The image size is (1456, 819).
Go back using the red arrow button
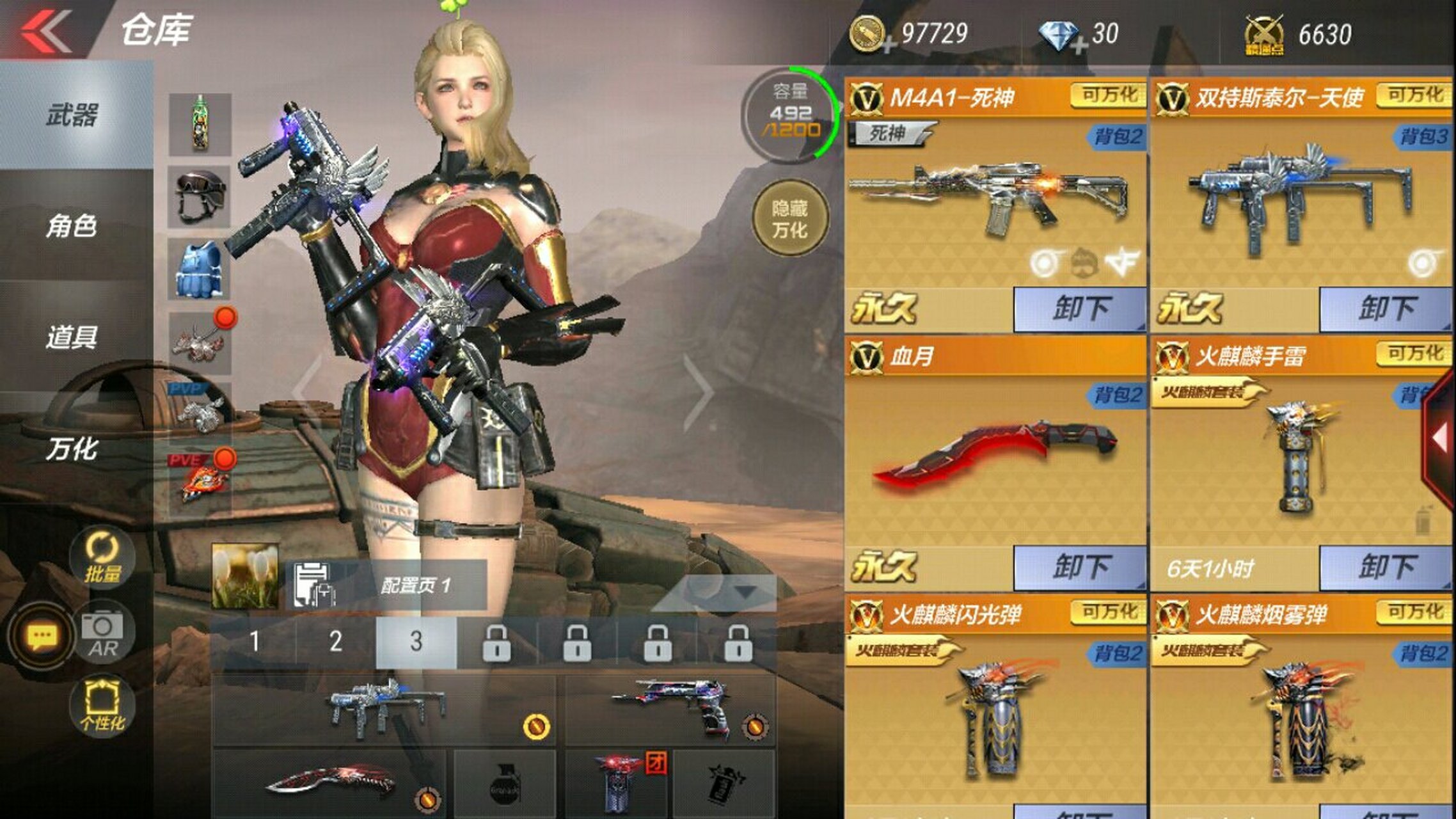click(x=46, y=30)
